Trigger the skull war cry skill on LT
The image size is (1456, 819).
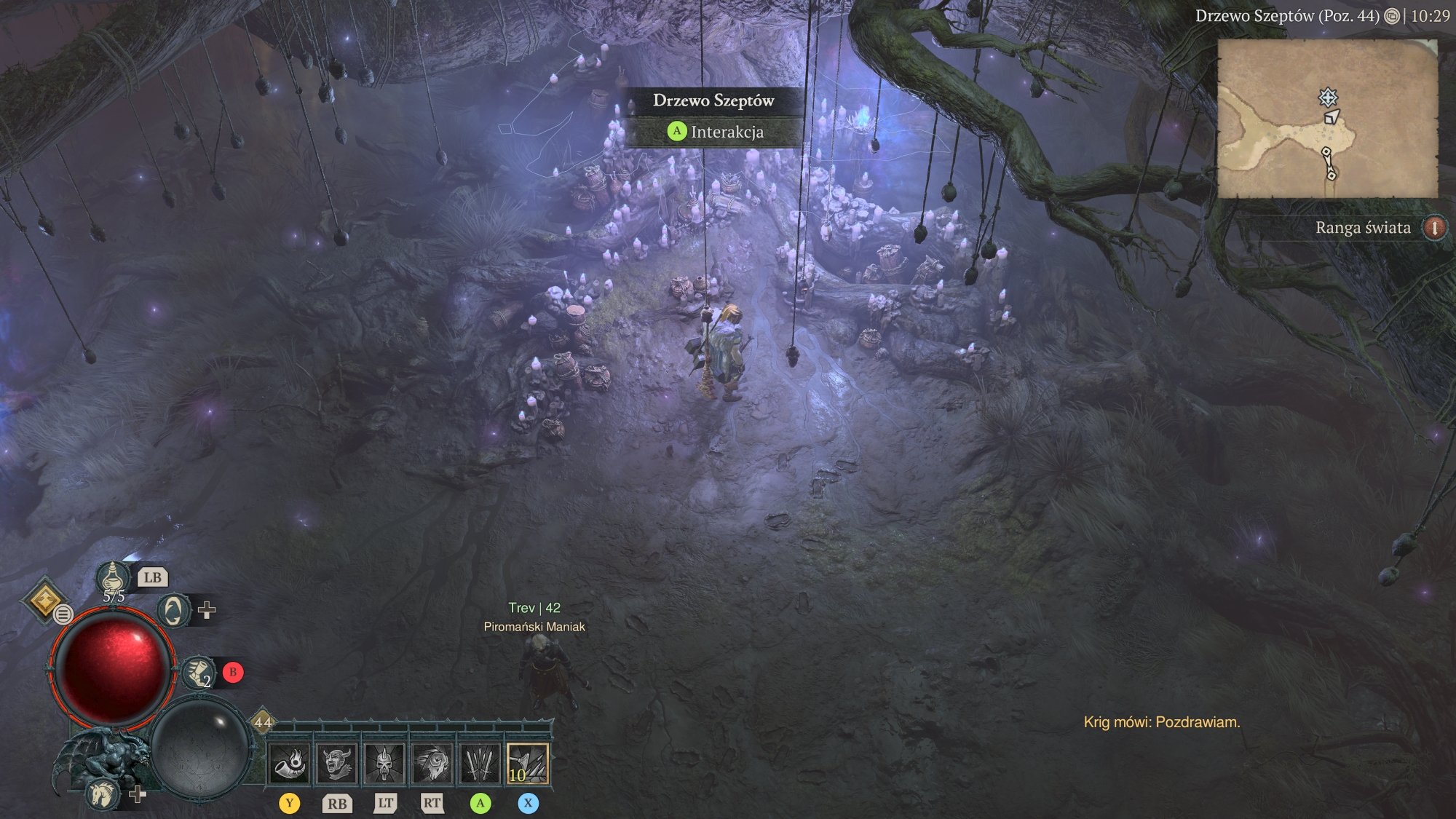tap(384, 764)
